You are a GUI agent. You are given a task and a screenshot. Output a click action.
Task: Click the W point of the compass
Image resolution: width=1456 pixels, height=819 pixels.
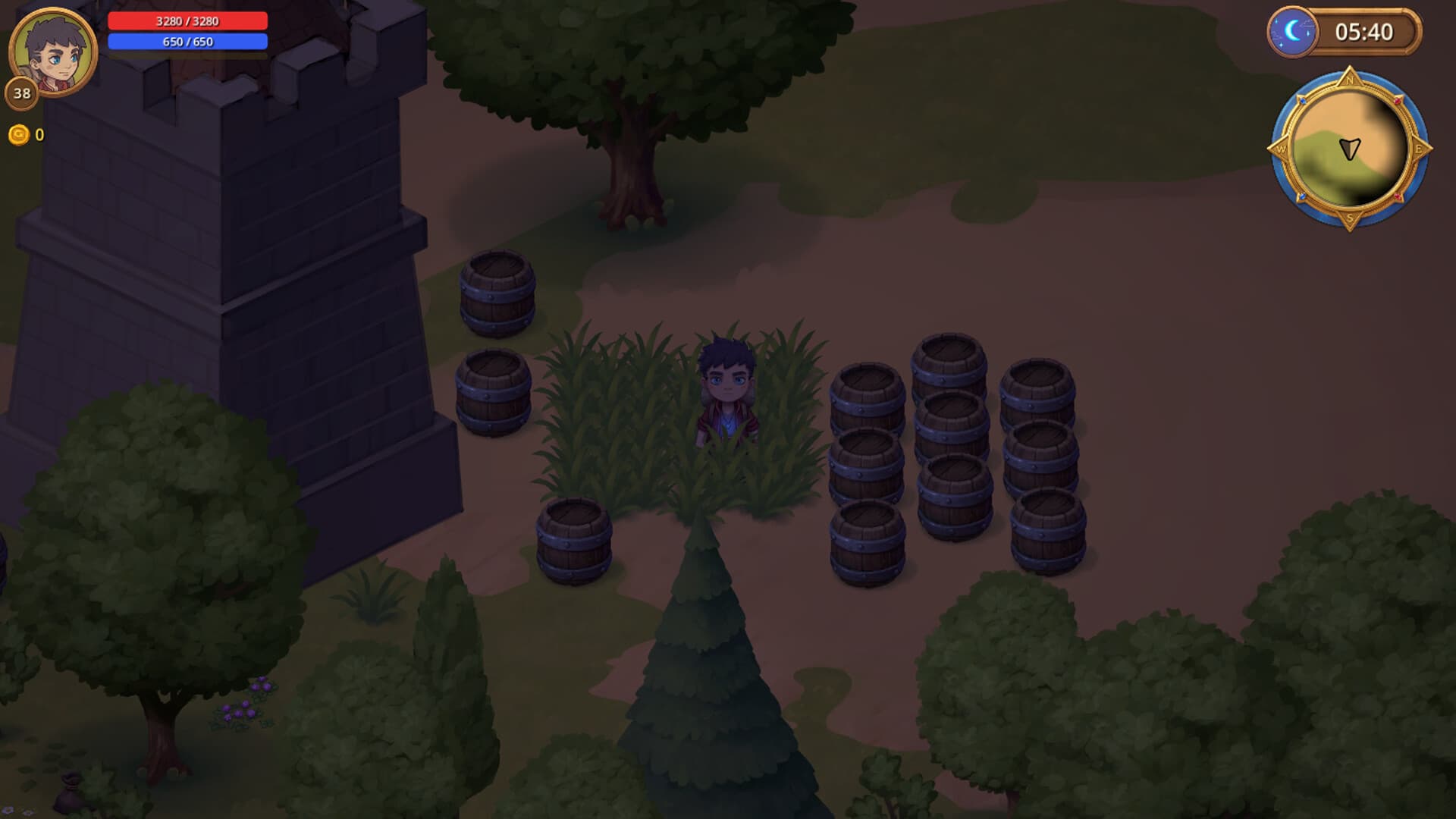point(1282,149)
